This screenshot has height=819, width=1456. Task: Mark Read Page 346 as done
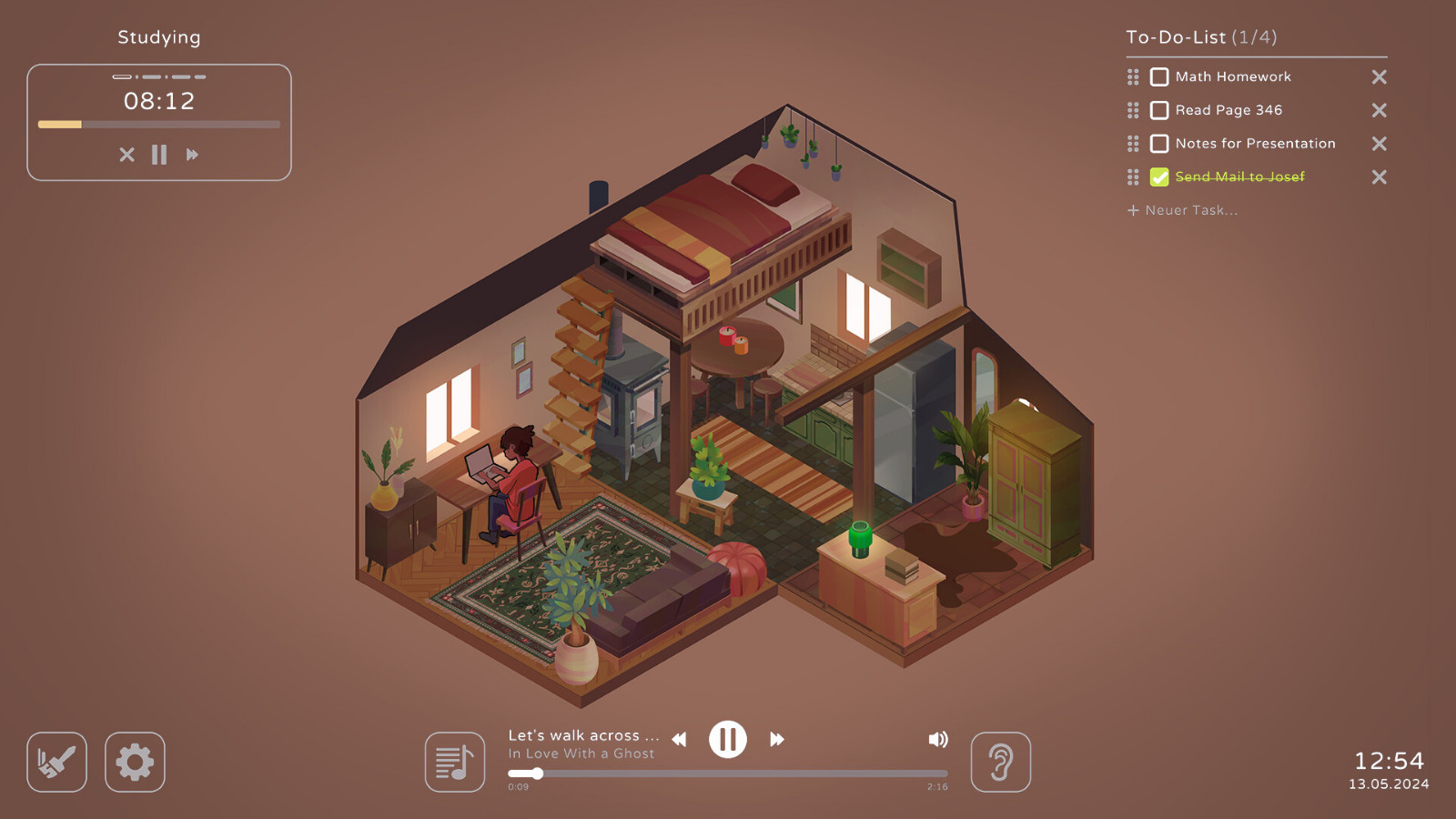point(1159,110)
